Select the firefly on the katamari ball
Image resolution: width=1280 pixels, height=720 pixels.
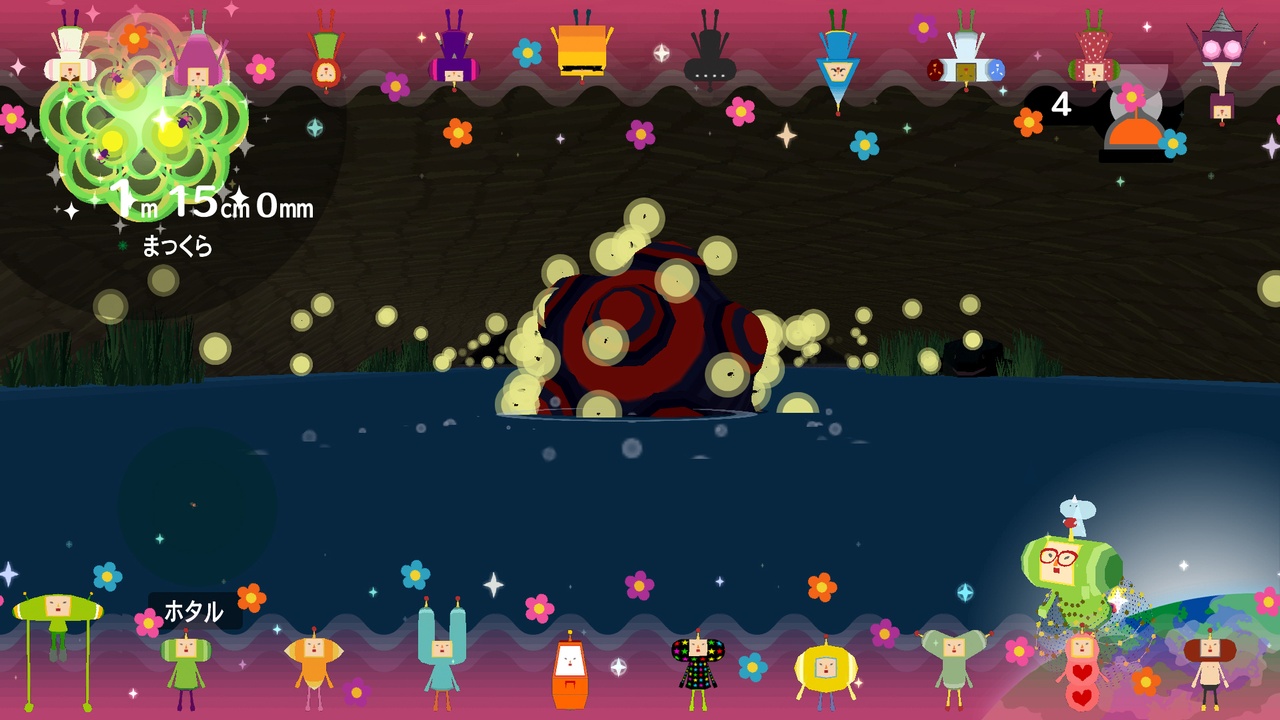(x=605, y=340)
